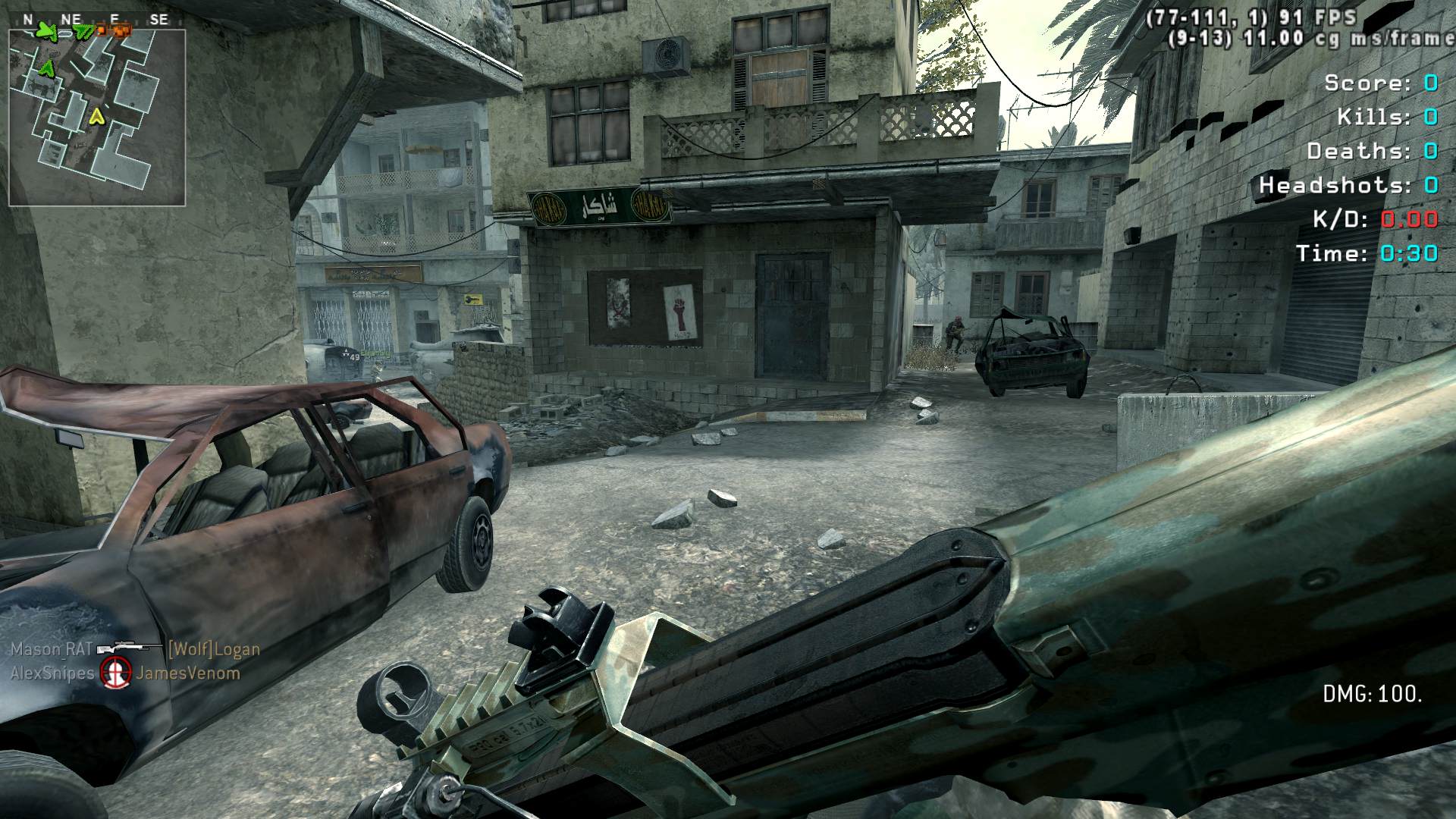Select the yellow player arrow on minimap
The height and width of the screenshot is (819, 1456).
tap(96, 117)
